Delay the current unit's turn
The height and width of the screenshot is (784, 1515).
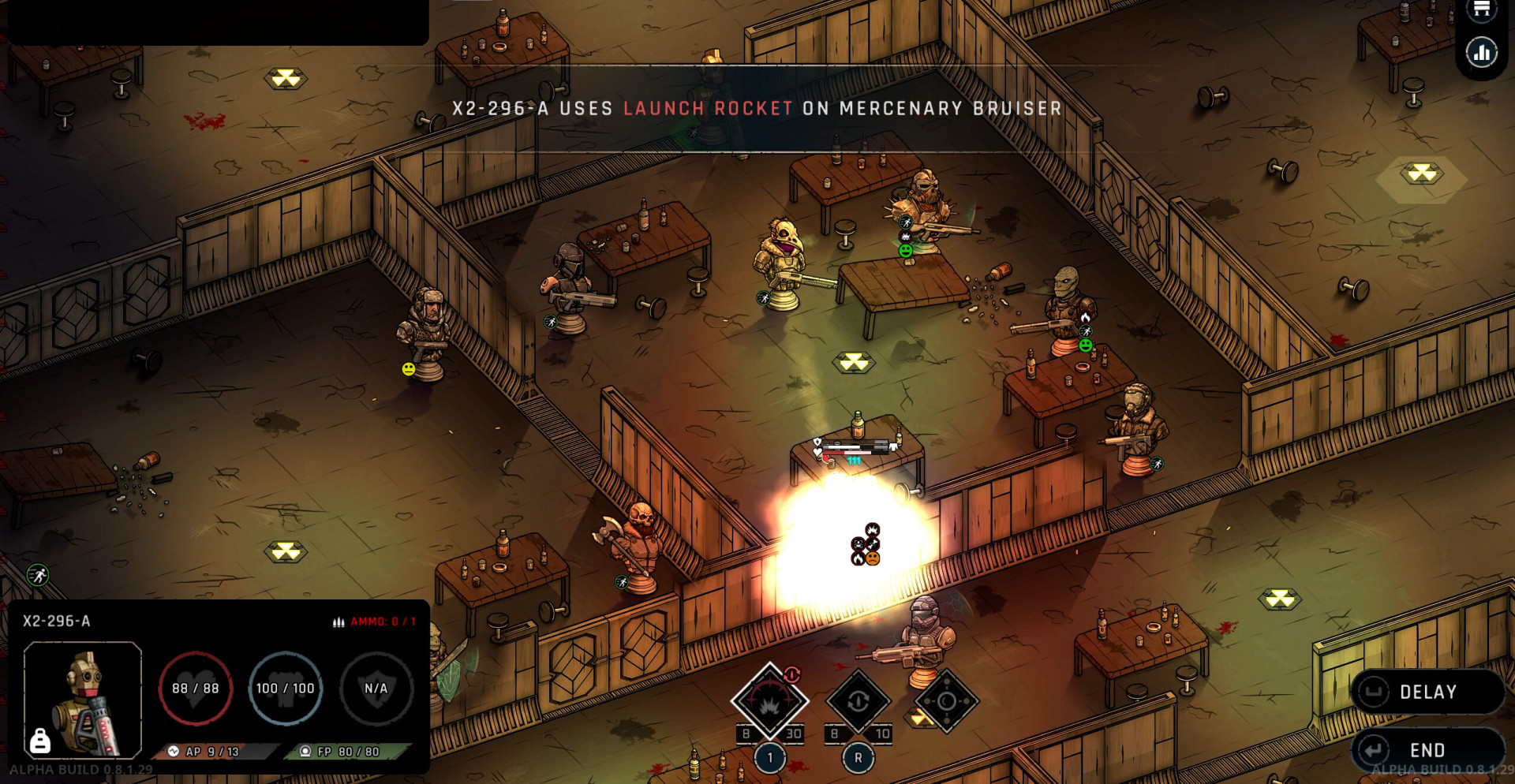coord(1427,692)
